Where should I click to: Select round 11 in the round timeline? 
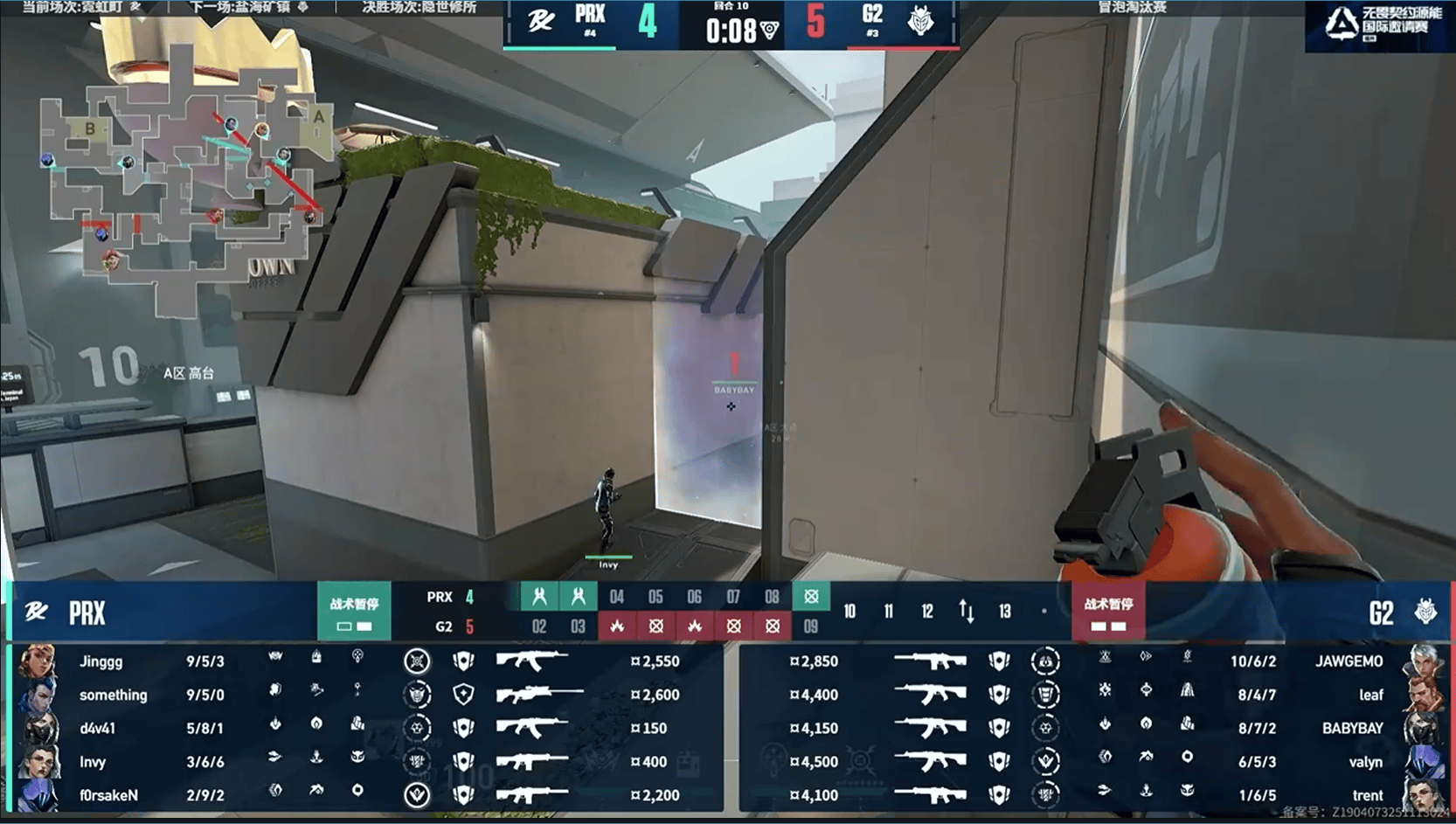point(889,612)
